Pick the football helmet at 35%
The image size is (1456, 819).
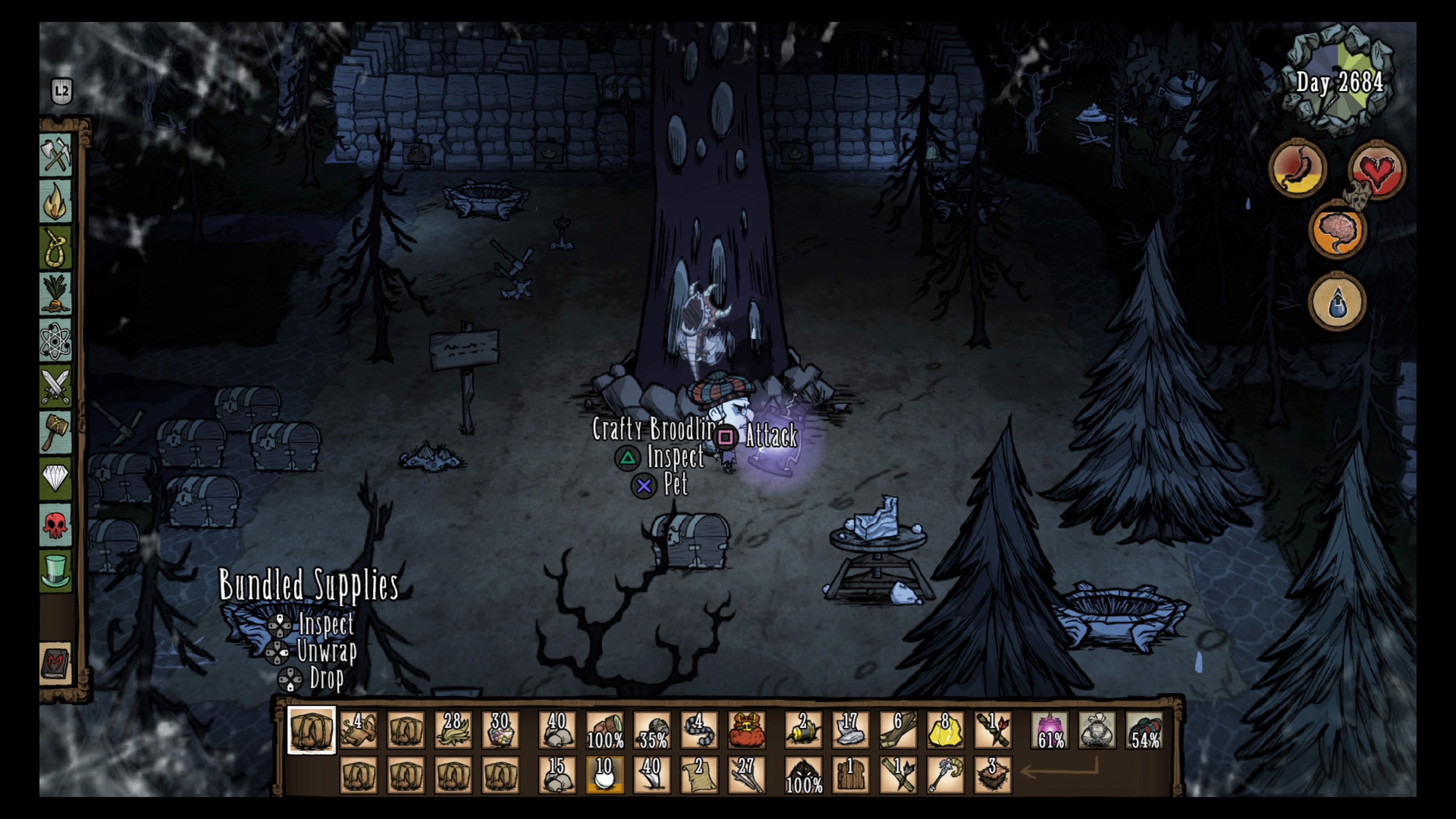pos(652,730)
